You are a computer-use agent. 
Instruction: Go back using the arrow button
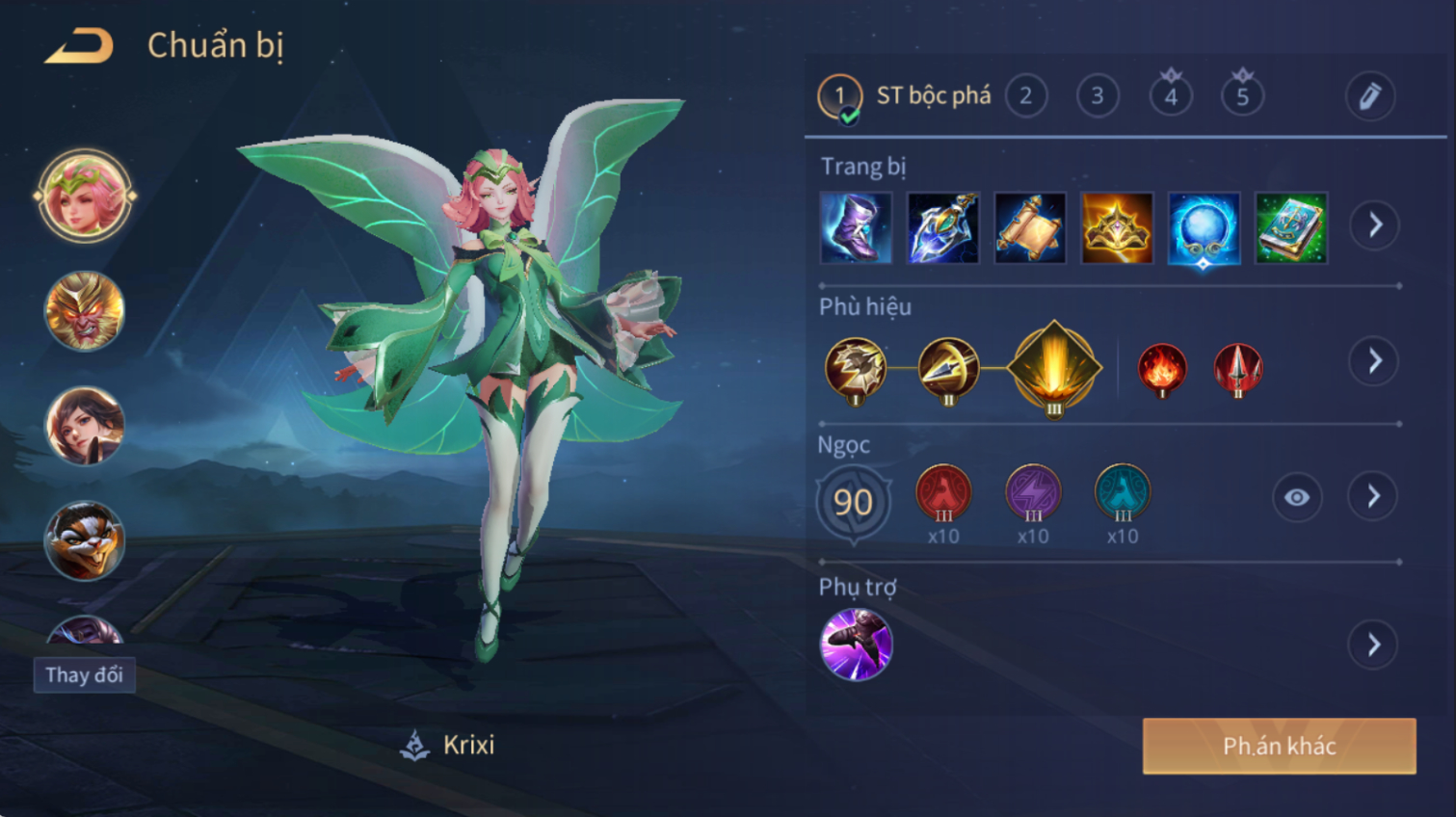(x=79, y=45)
